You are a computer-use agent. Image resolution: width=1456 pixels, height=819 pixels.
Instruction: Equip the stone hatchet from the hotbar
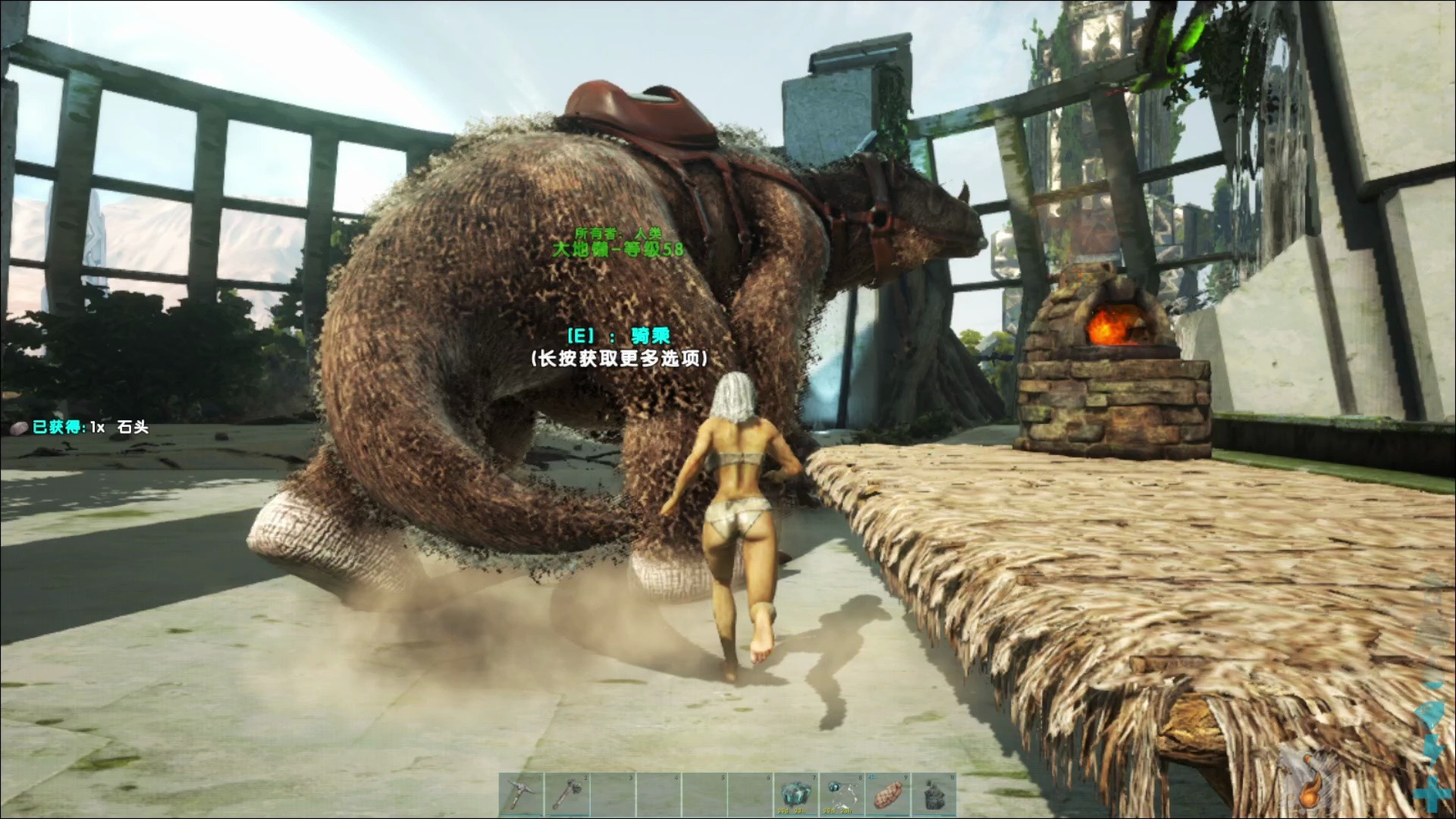[567, 795]
